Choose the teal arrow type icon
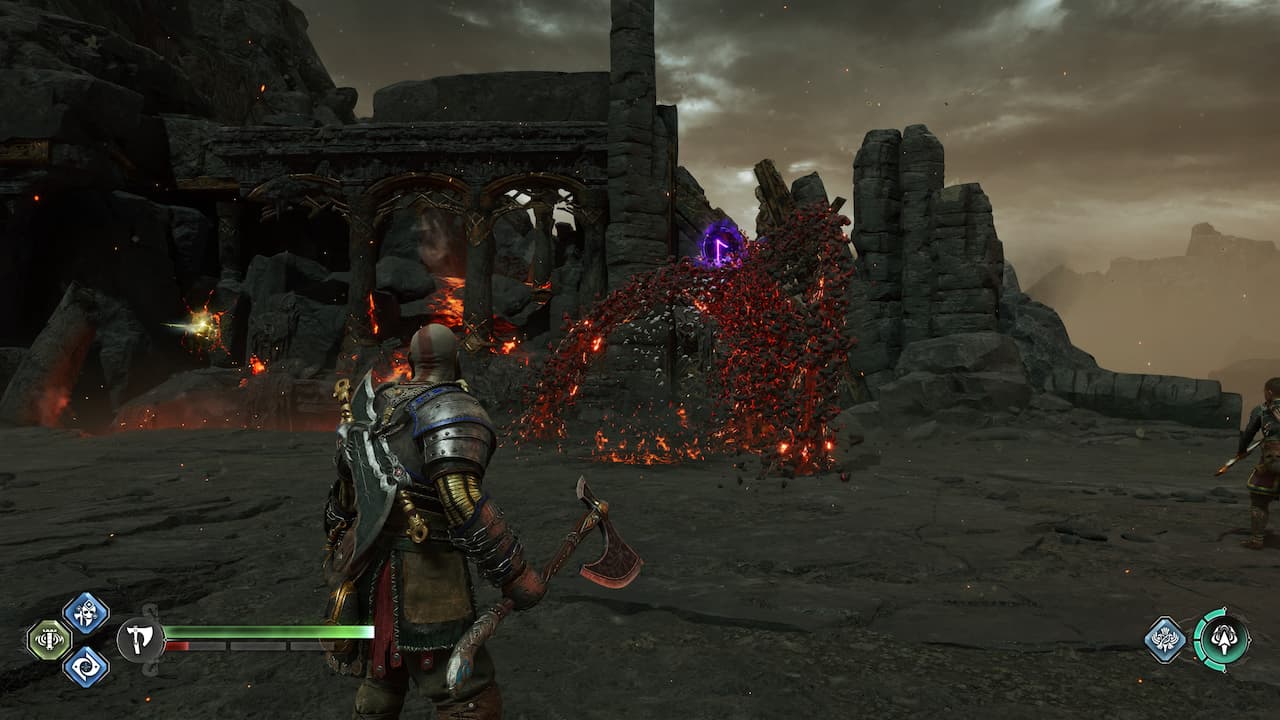The image size is (1280, 720). pyautogui.click(x=1221, y=639)
